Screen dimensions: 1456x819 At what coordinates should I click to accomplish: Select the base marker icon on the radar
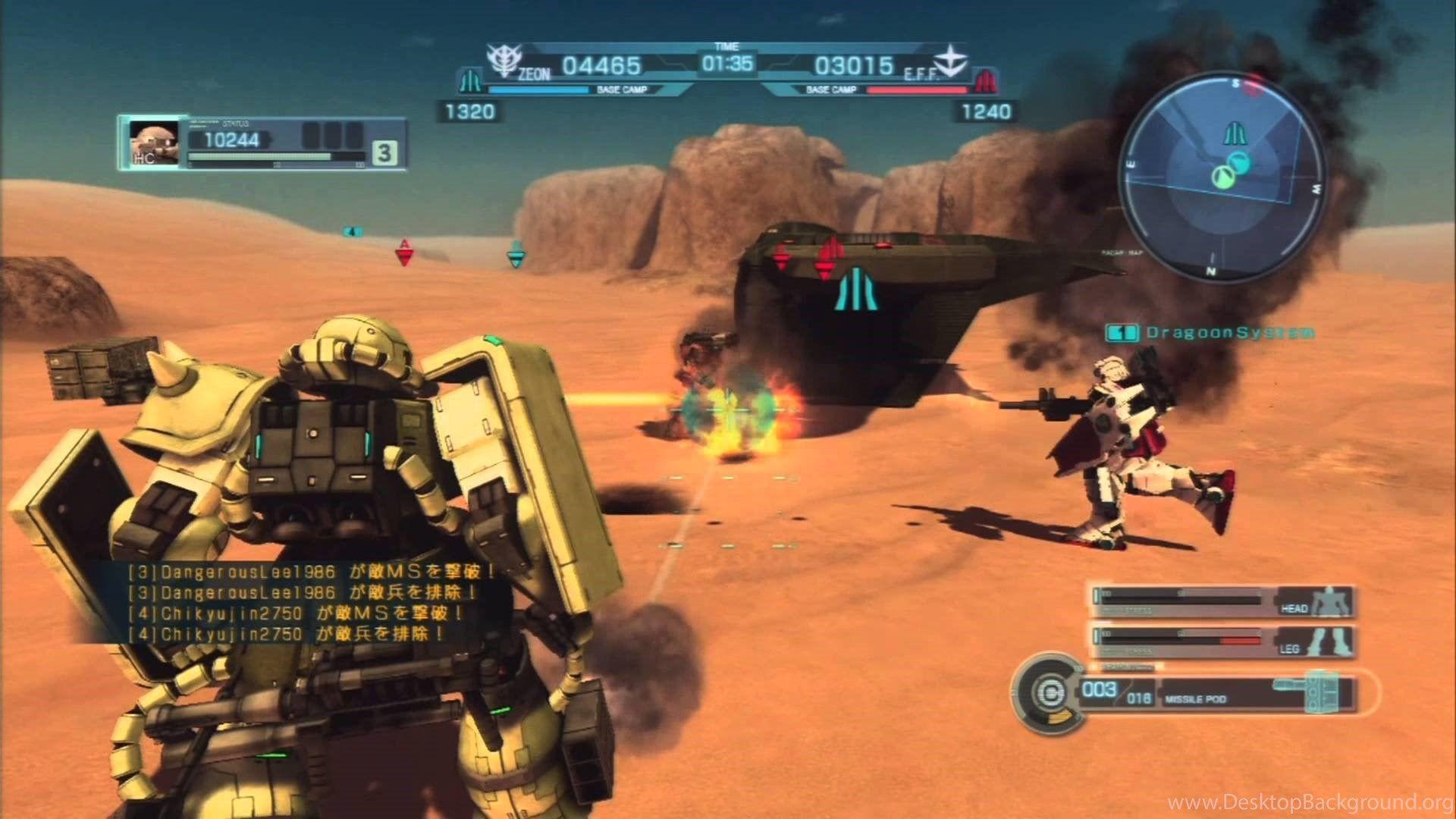(1232, 133)
